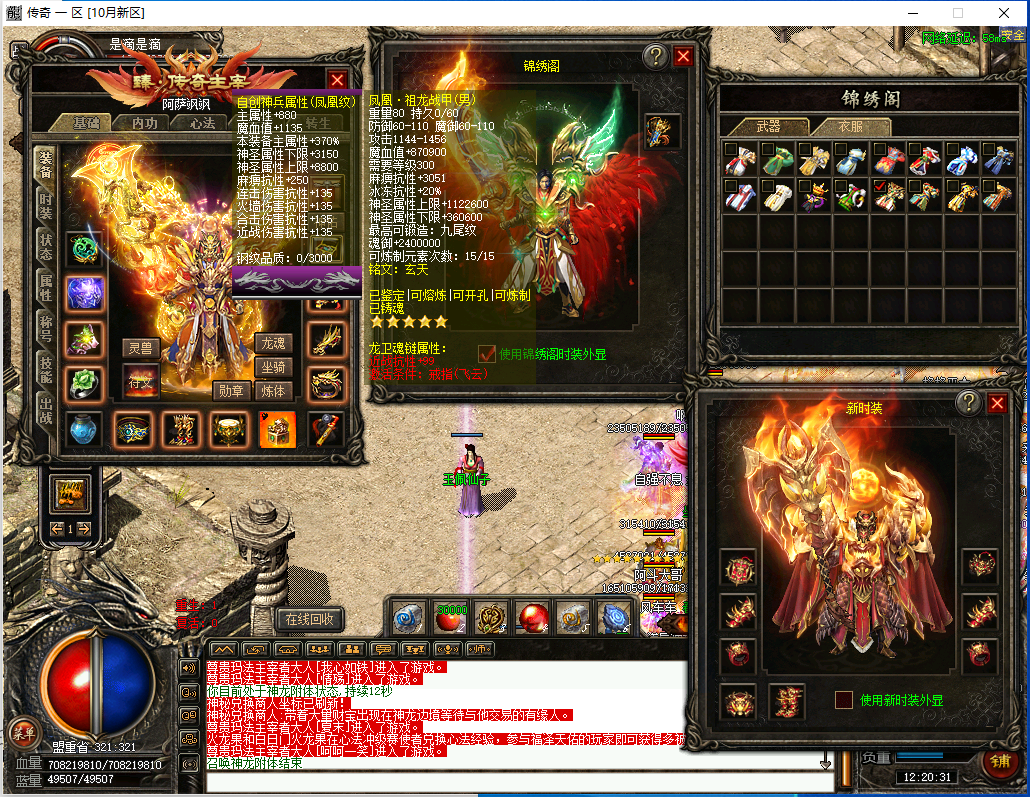This screenshot has width=1030, height=797.
Task: Click the 灵兽 button
Action: tap(141, 348)
